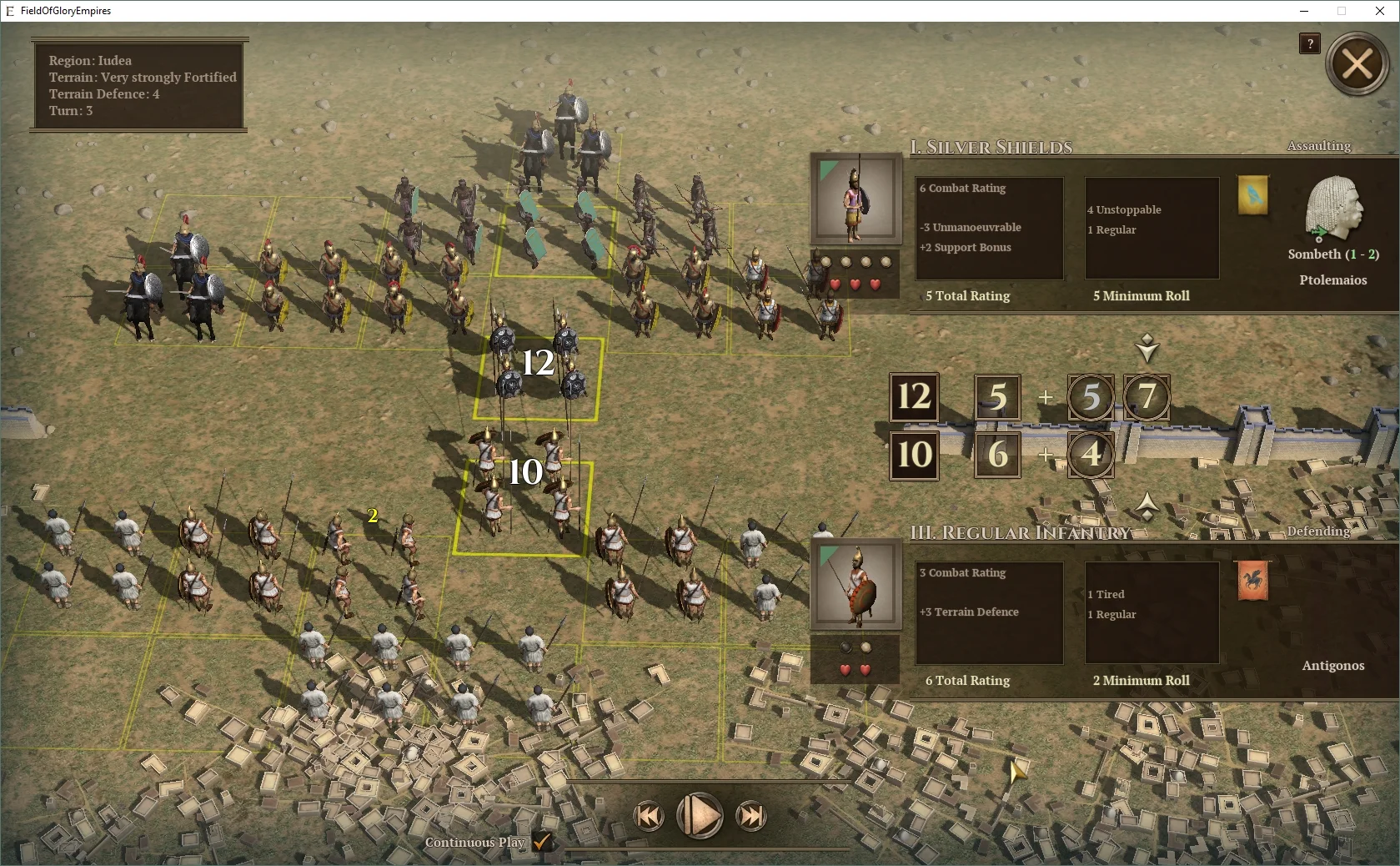Expand details via the arrow below the combat dice
The image size is (1400, 866).
point(1148,504)
